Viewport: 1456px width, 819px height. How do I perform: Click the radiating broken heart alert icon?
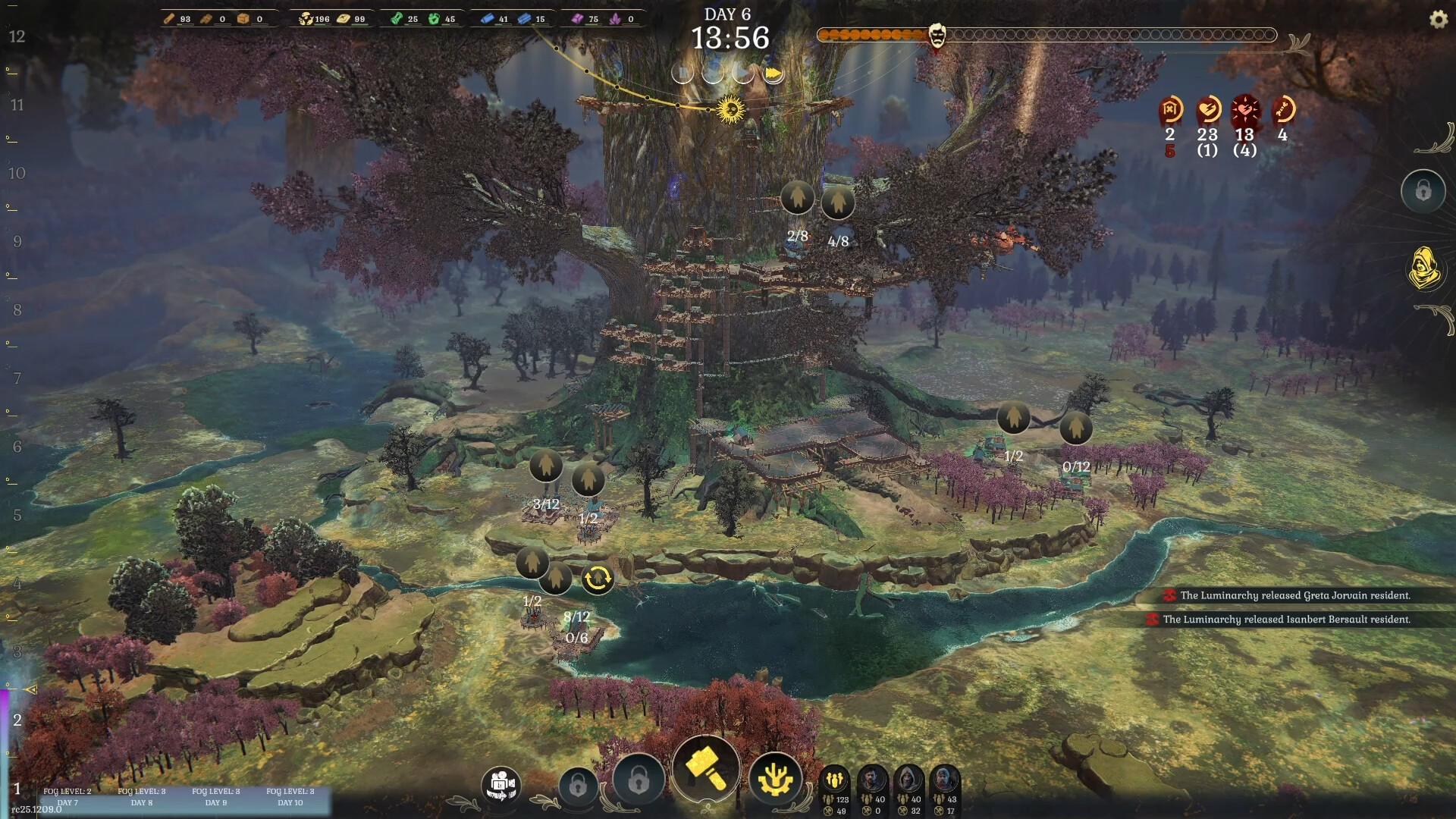click(x=1244, y=110)
